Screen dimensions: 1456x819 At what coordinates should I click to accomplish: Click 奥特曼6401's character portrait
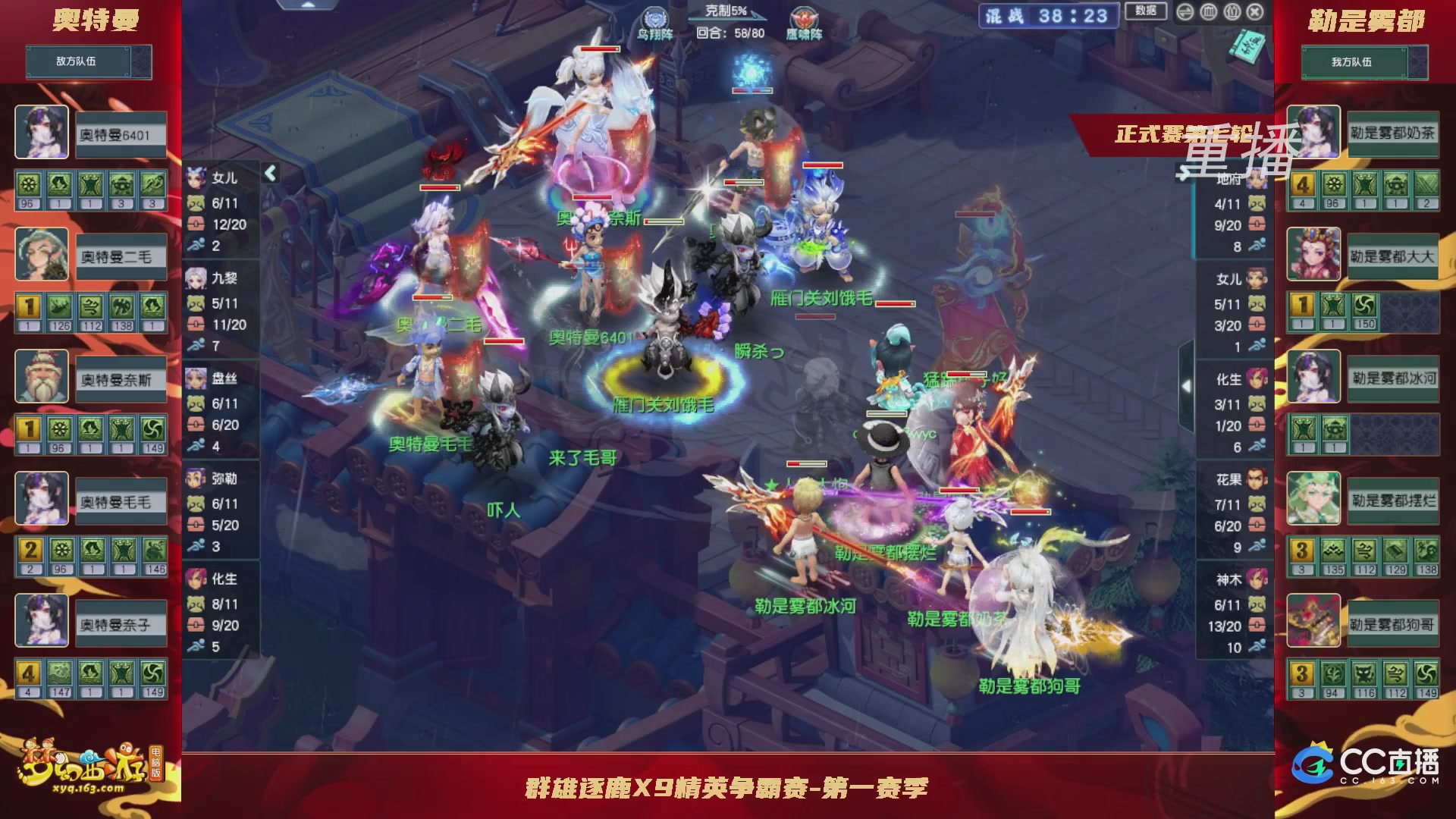coord(42,133)
